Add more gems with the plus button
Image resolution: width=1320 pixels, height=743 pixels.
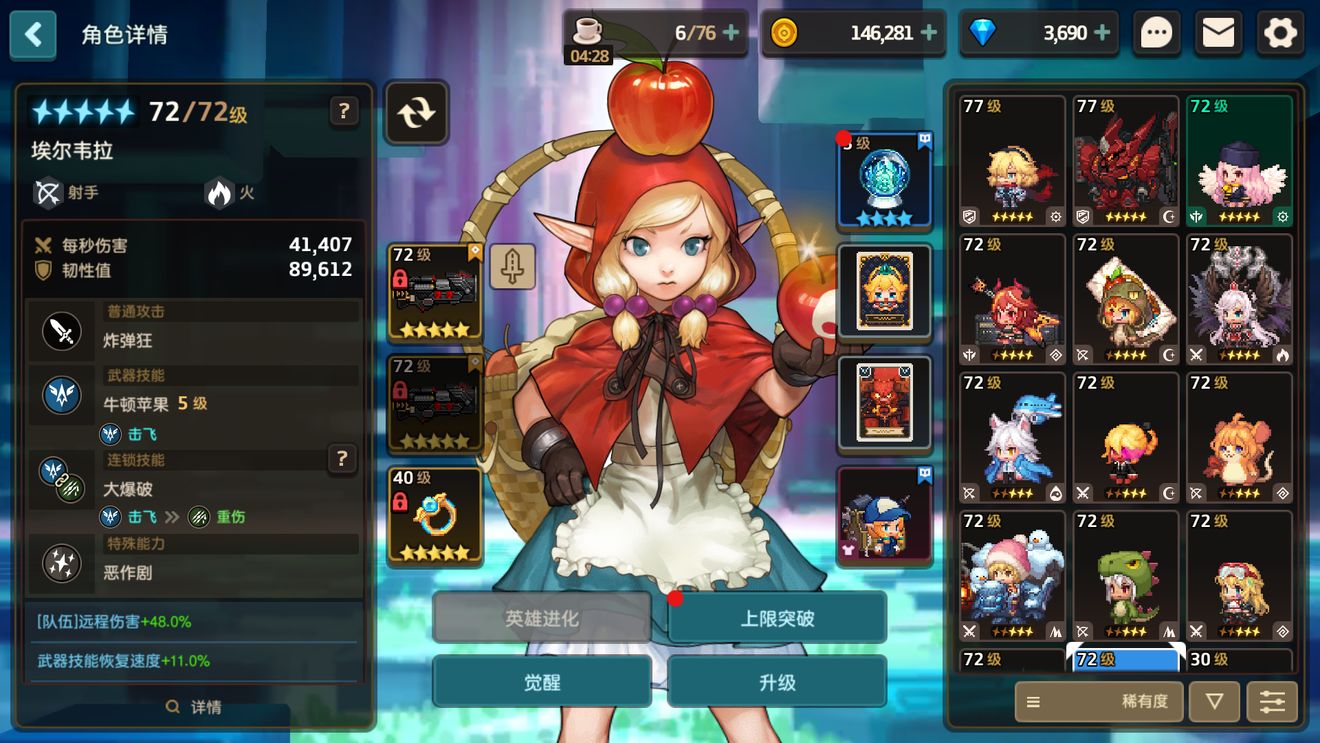tap(1103, 33)
